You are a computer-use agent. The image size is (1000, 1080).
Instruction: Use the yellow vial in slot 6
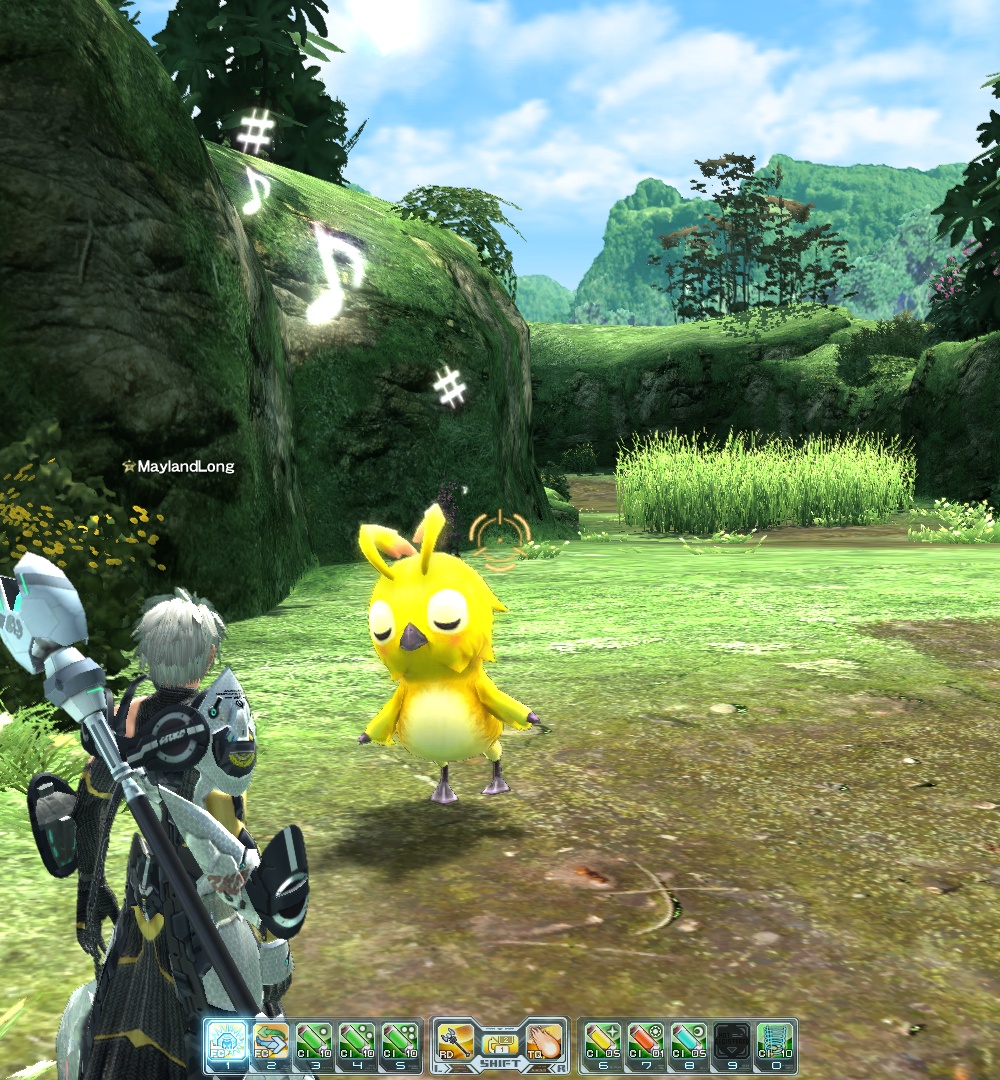tap(602, 1044)
